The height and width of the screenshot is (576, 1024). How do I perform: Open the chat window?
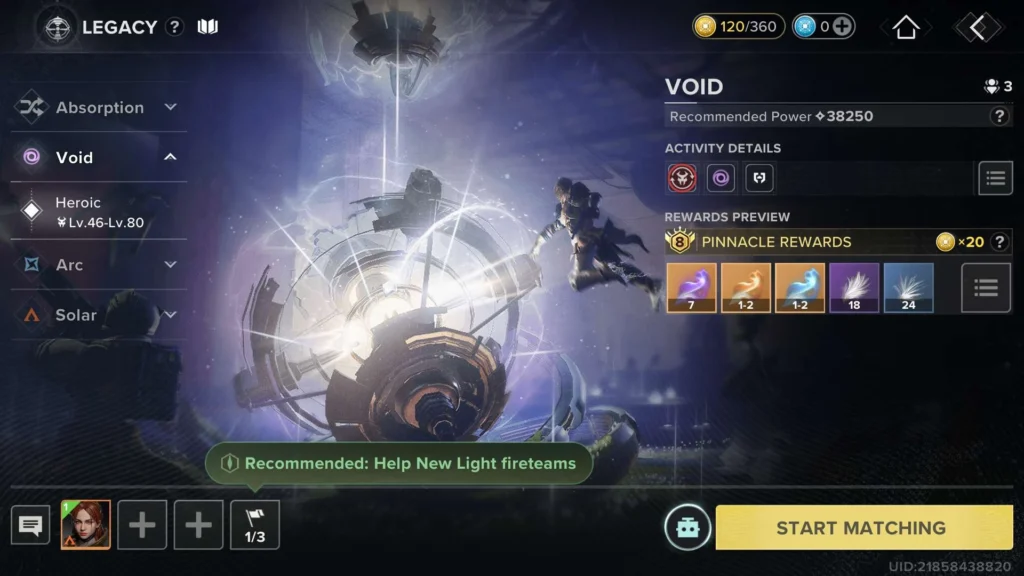tap(30, 525)
